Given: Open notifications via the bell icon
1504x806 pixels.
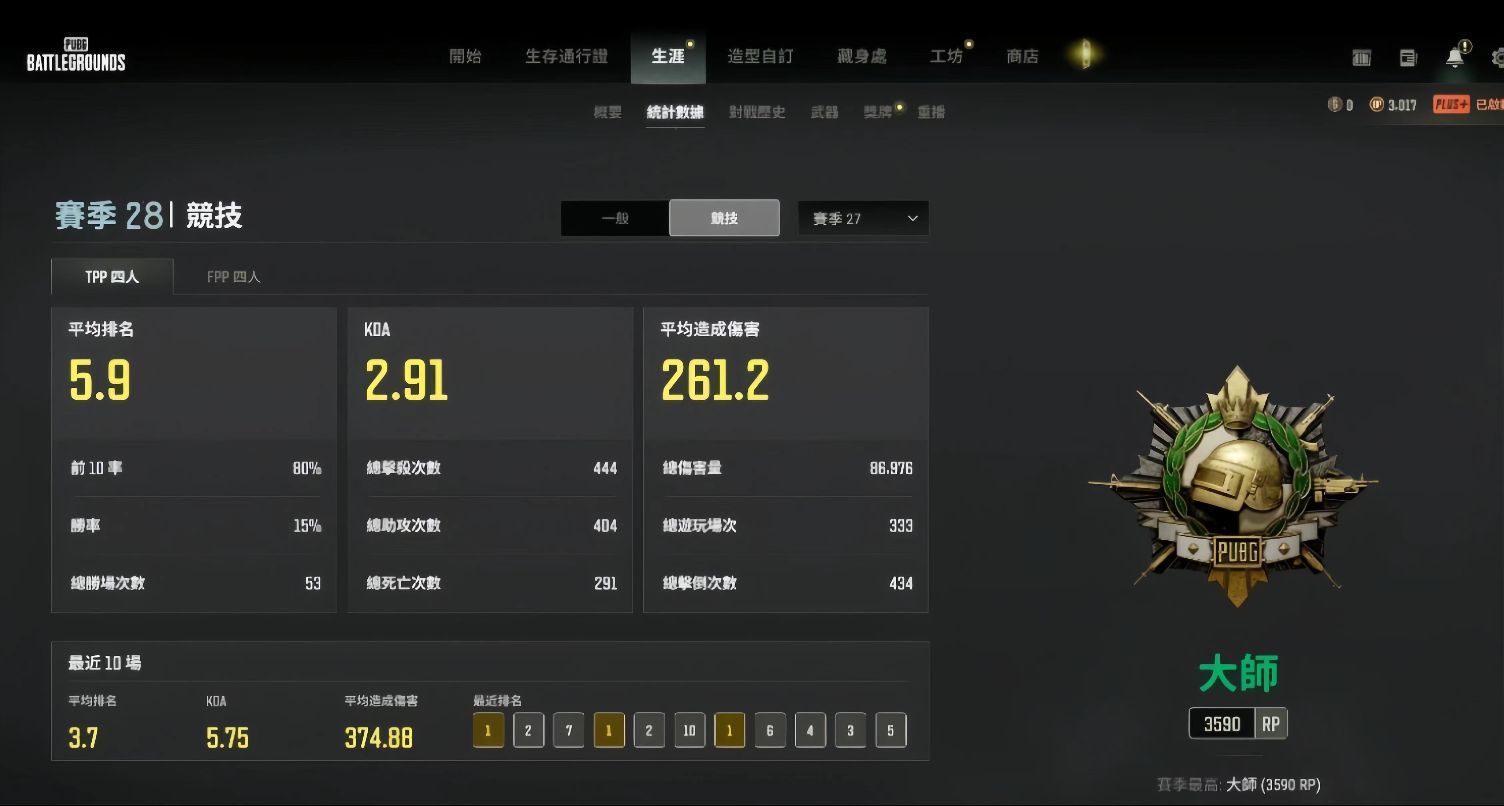Looking at the screenshot, I should click(1453, 58).
